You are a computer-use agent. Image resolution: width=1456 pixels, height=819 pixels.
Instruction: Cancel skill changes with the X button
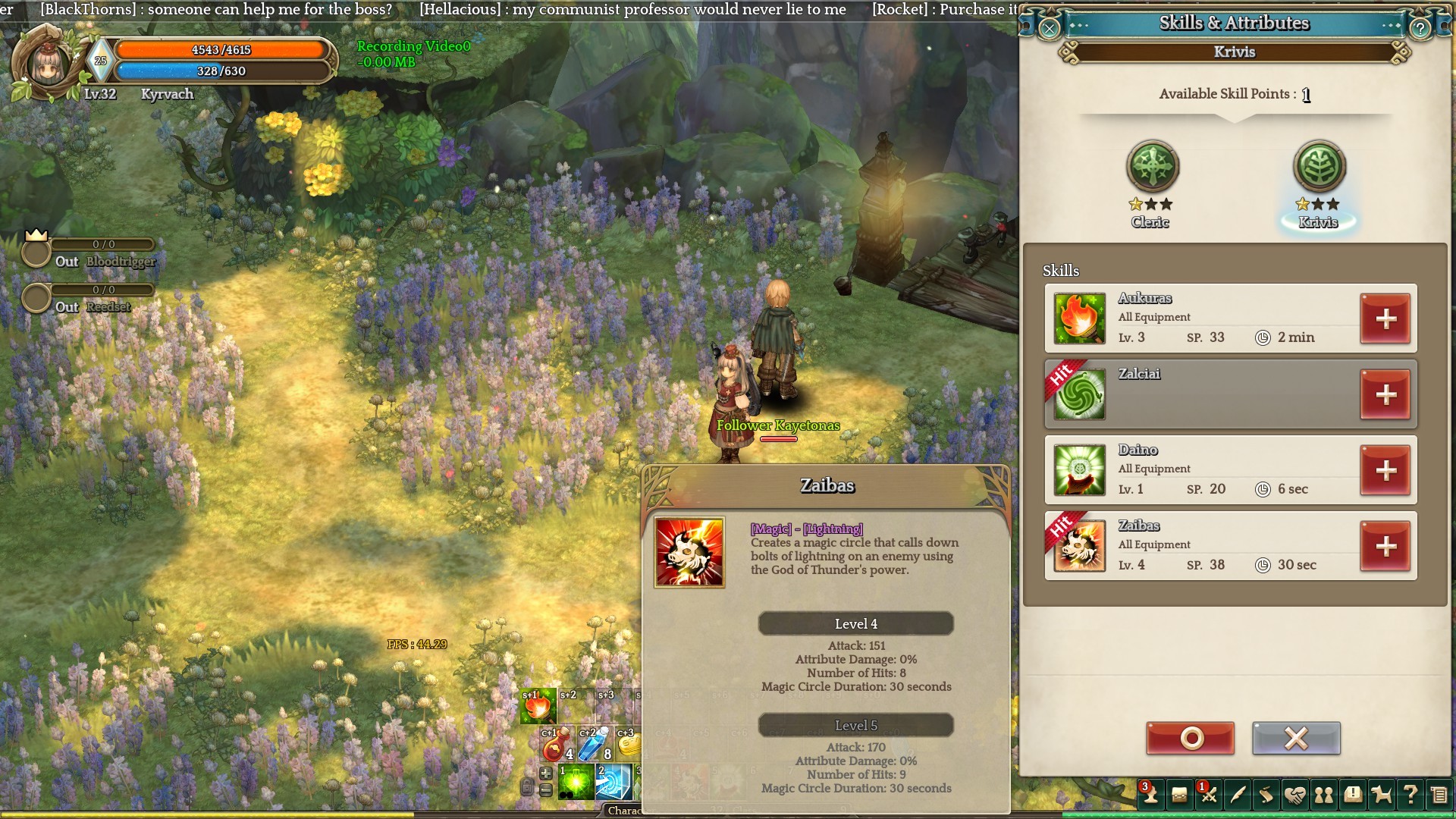pyautogui.click(x=1296, y=738)
